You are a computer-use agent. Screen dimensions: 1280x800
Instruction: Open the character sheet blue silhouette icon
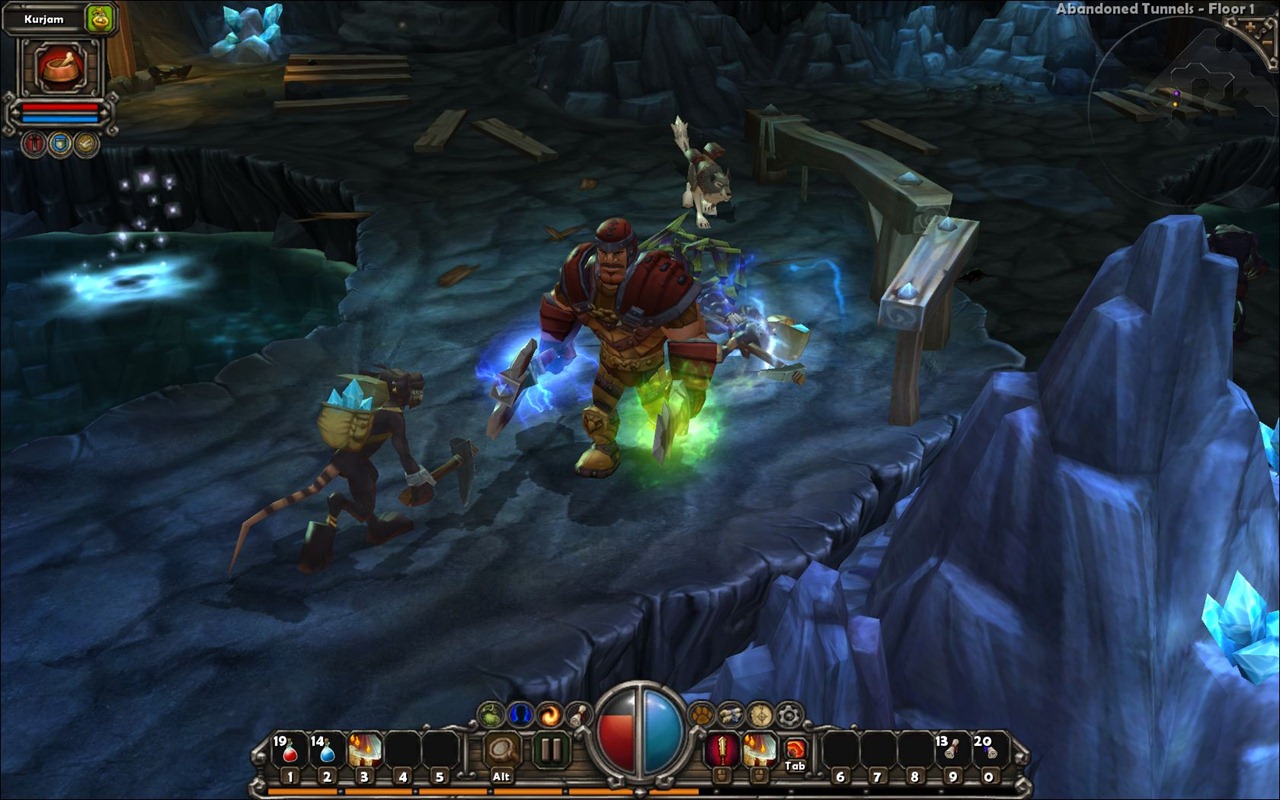tap(519, 714)
